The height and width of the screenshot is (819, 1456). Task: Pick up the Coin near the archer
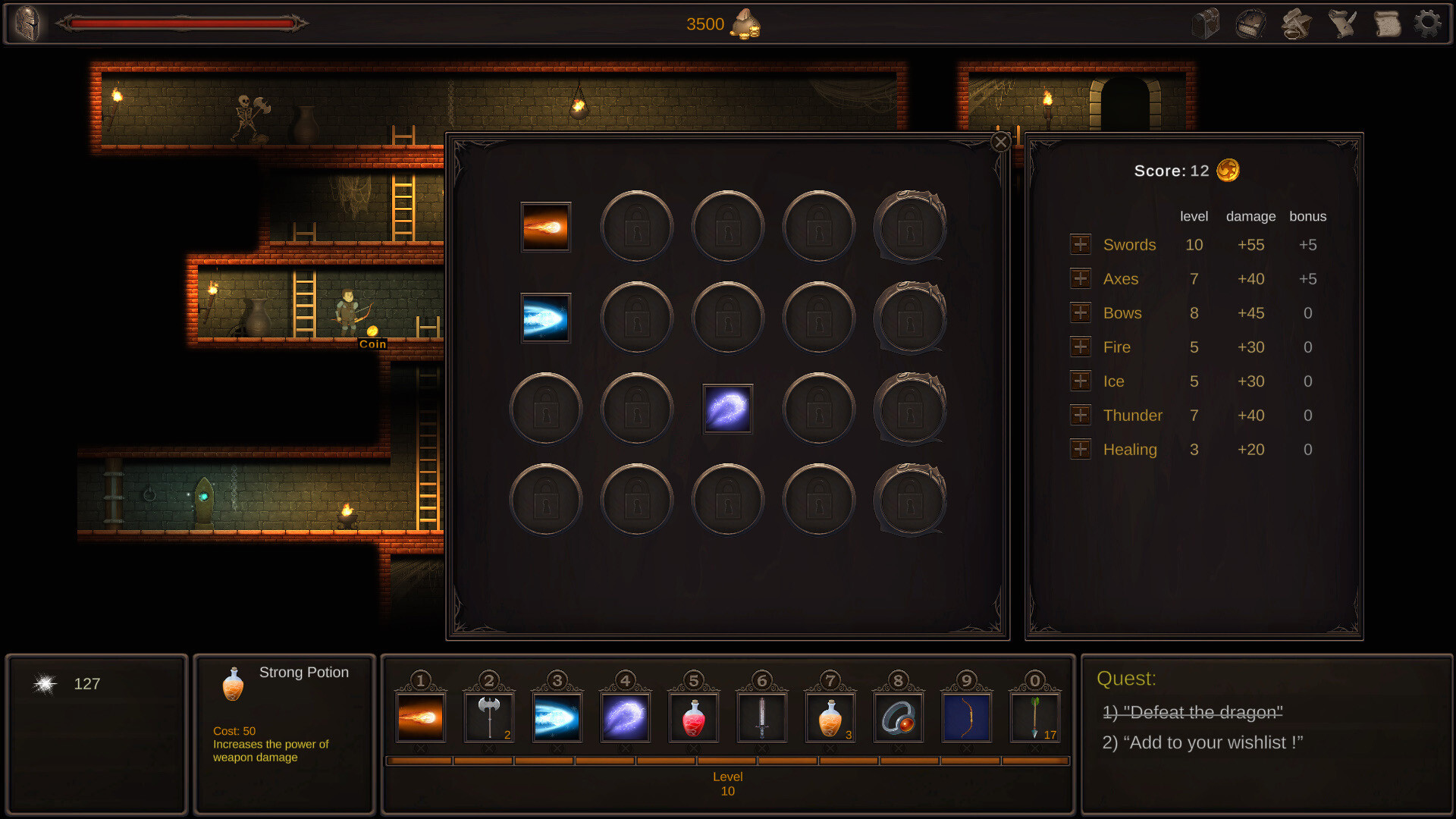372,332
